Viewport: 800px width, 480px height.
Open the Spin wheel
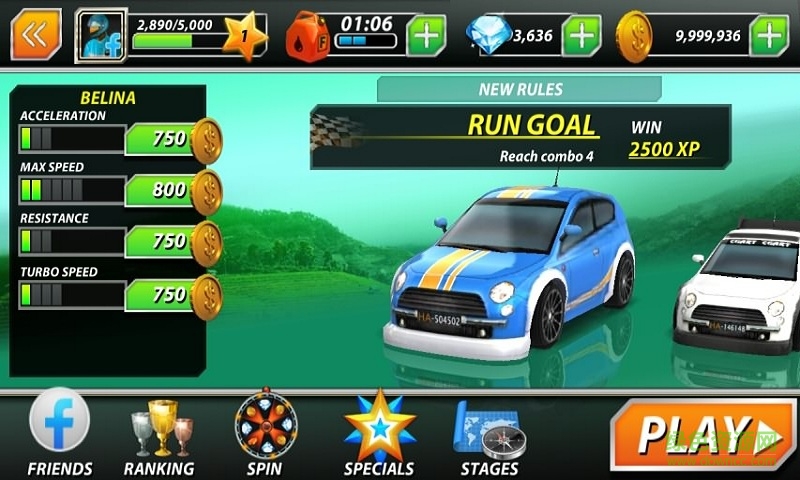click(264, 433)
